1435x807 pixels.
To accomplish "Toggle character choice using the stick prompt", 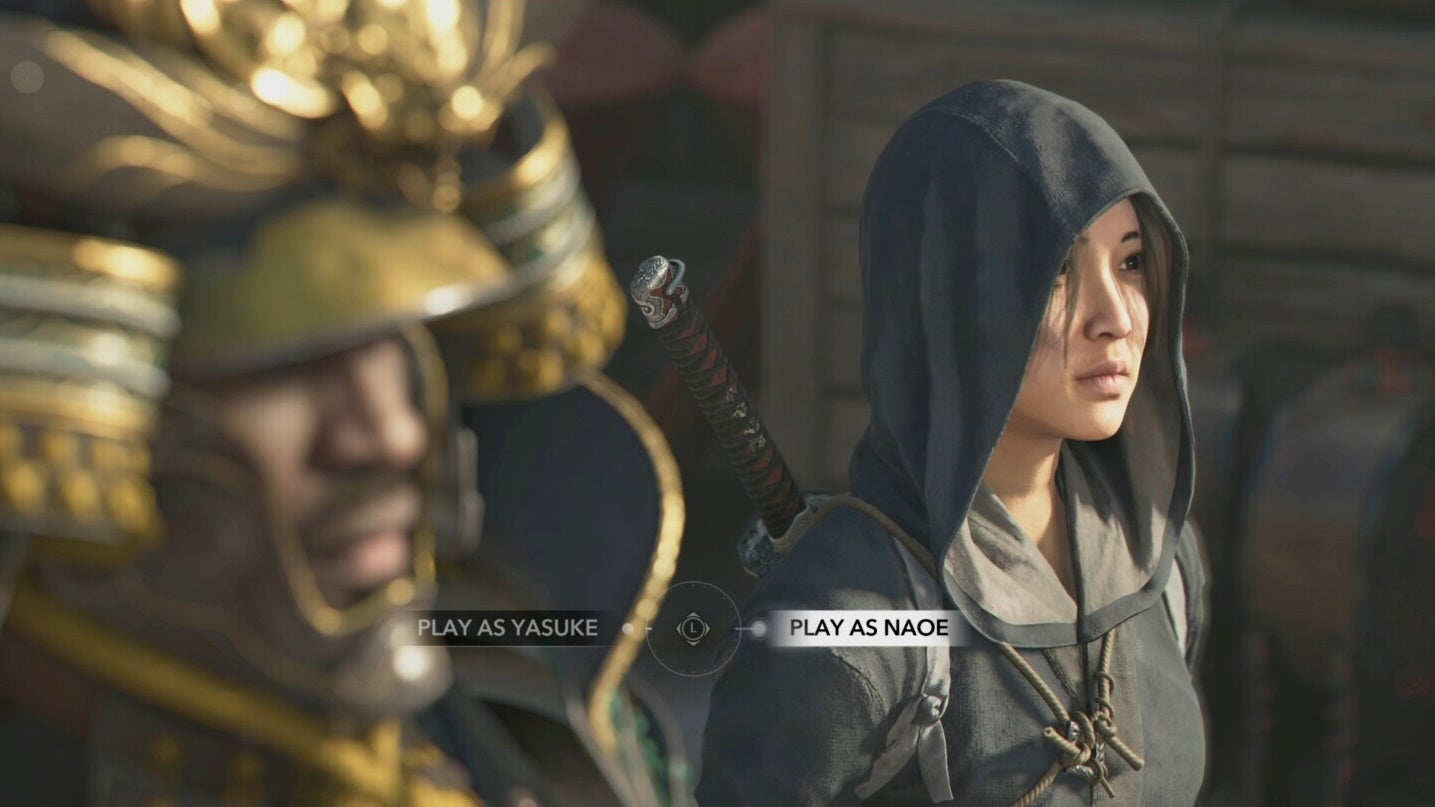I will 694,629.
